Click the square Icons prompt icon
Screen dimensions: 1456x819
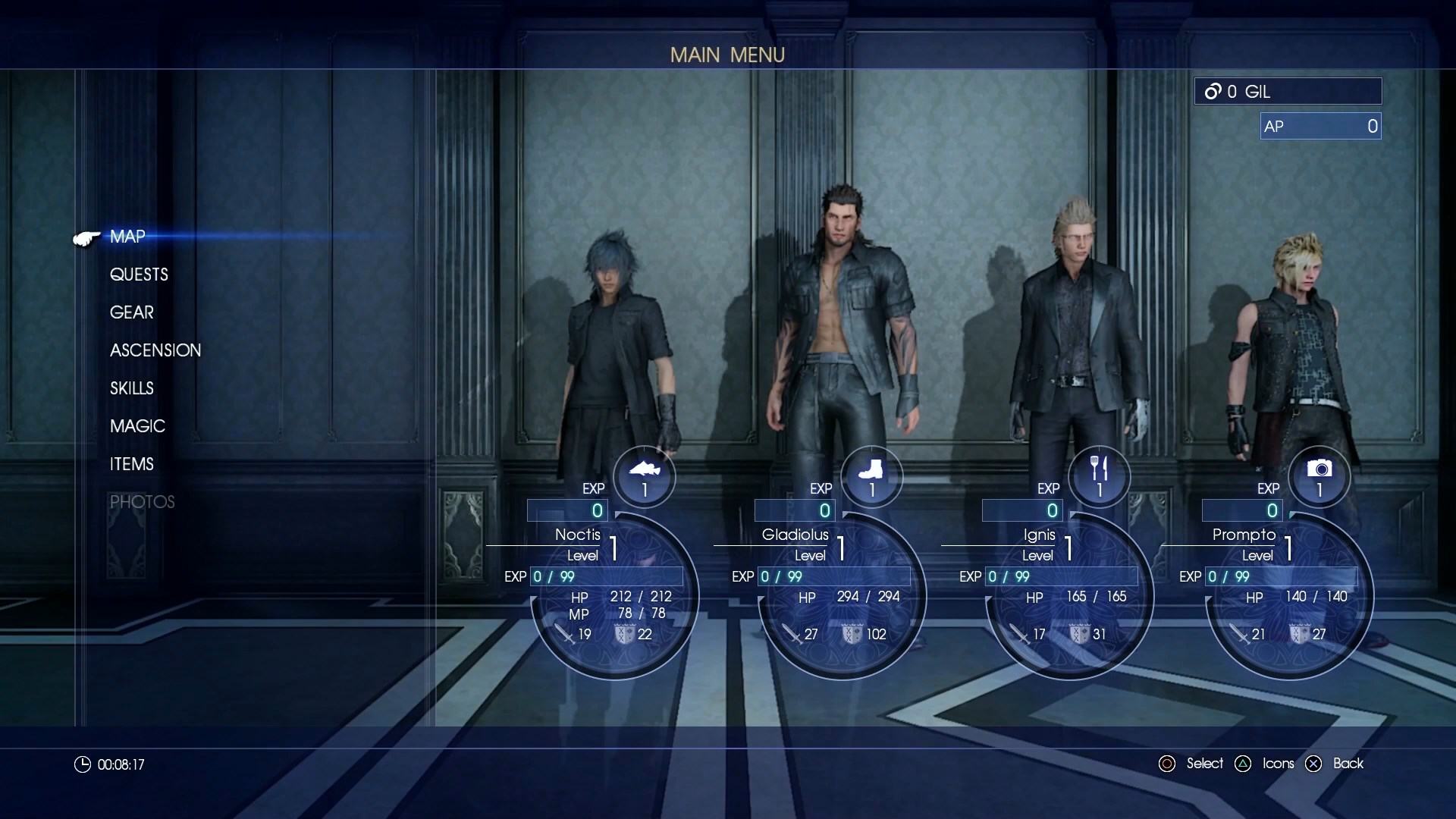pyautogui.click(x=1244, y=764)
